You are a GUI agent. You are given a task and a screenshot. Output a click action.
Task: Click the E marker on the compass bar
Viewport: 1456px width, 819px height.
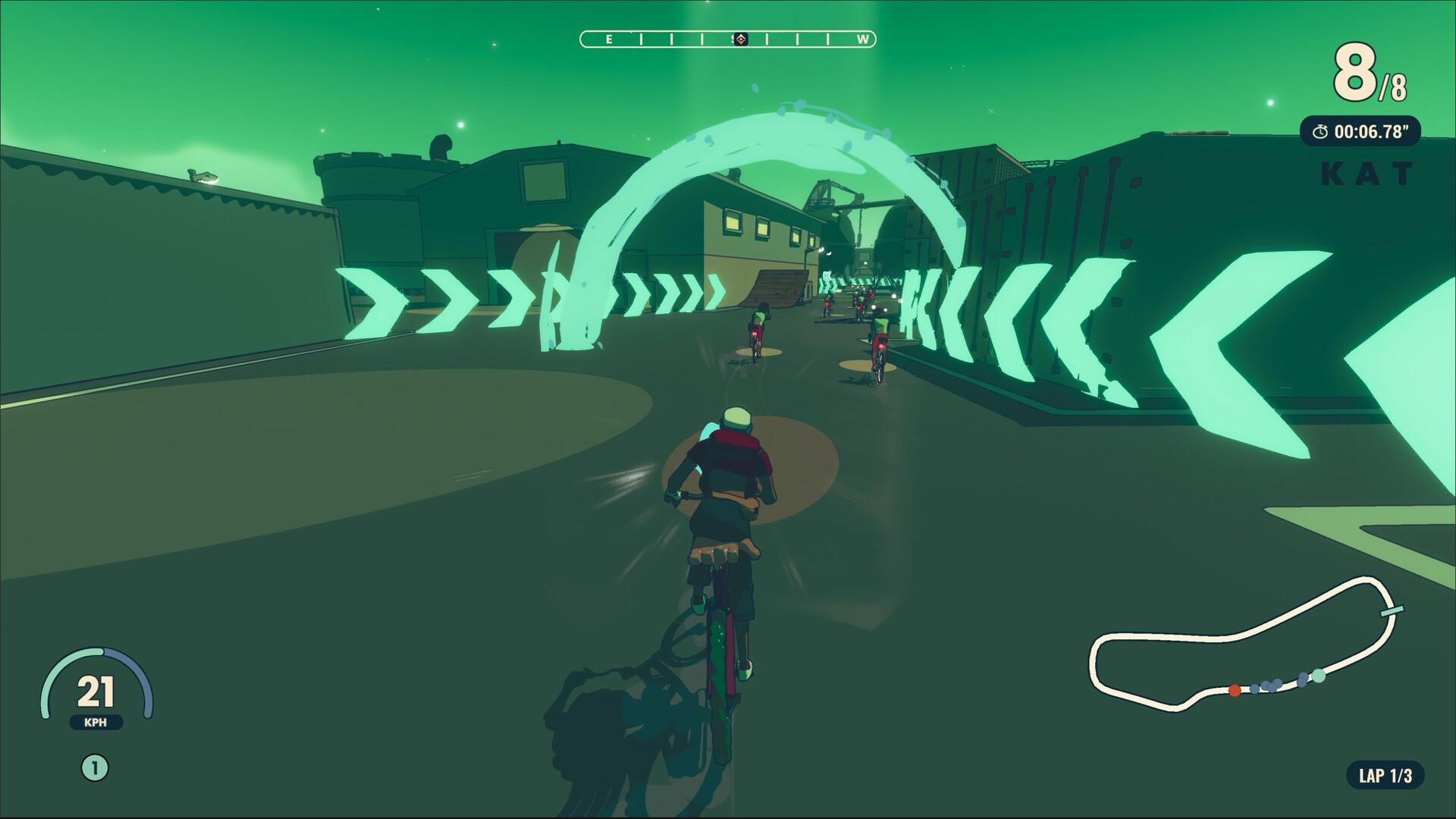[x=610, y=39]
